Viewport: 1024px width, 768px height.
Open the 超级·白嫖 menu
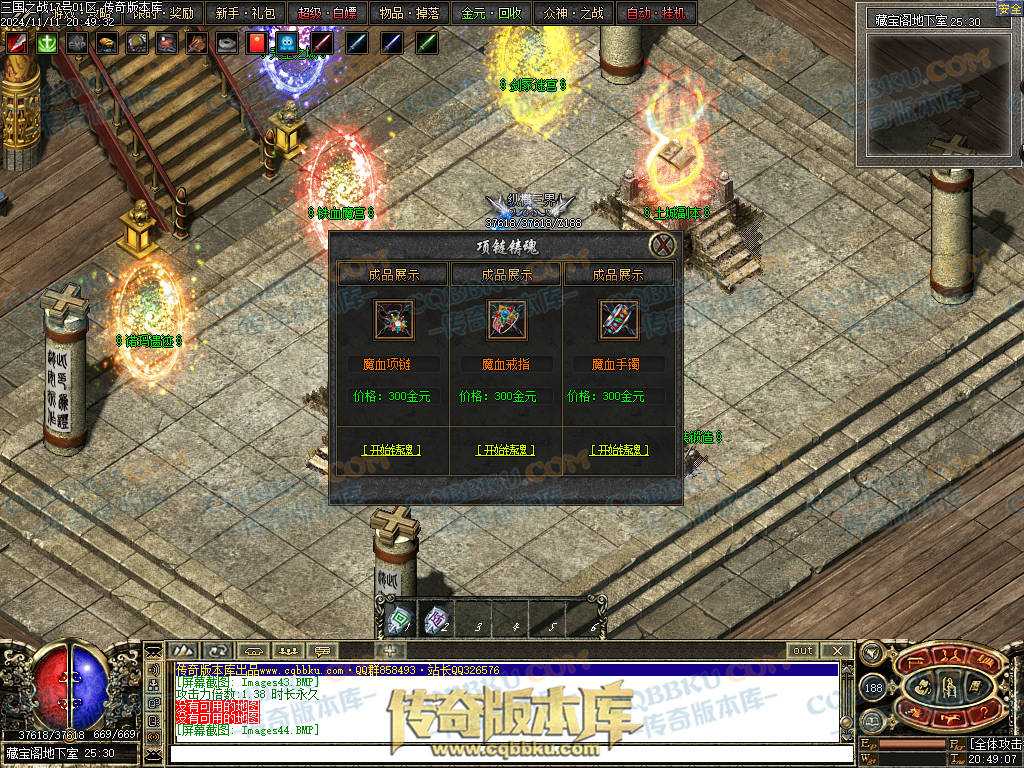327,13
